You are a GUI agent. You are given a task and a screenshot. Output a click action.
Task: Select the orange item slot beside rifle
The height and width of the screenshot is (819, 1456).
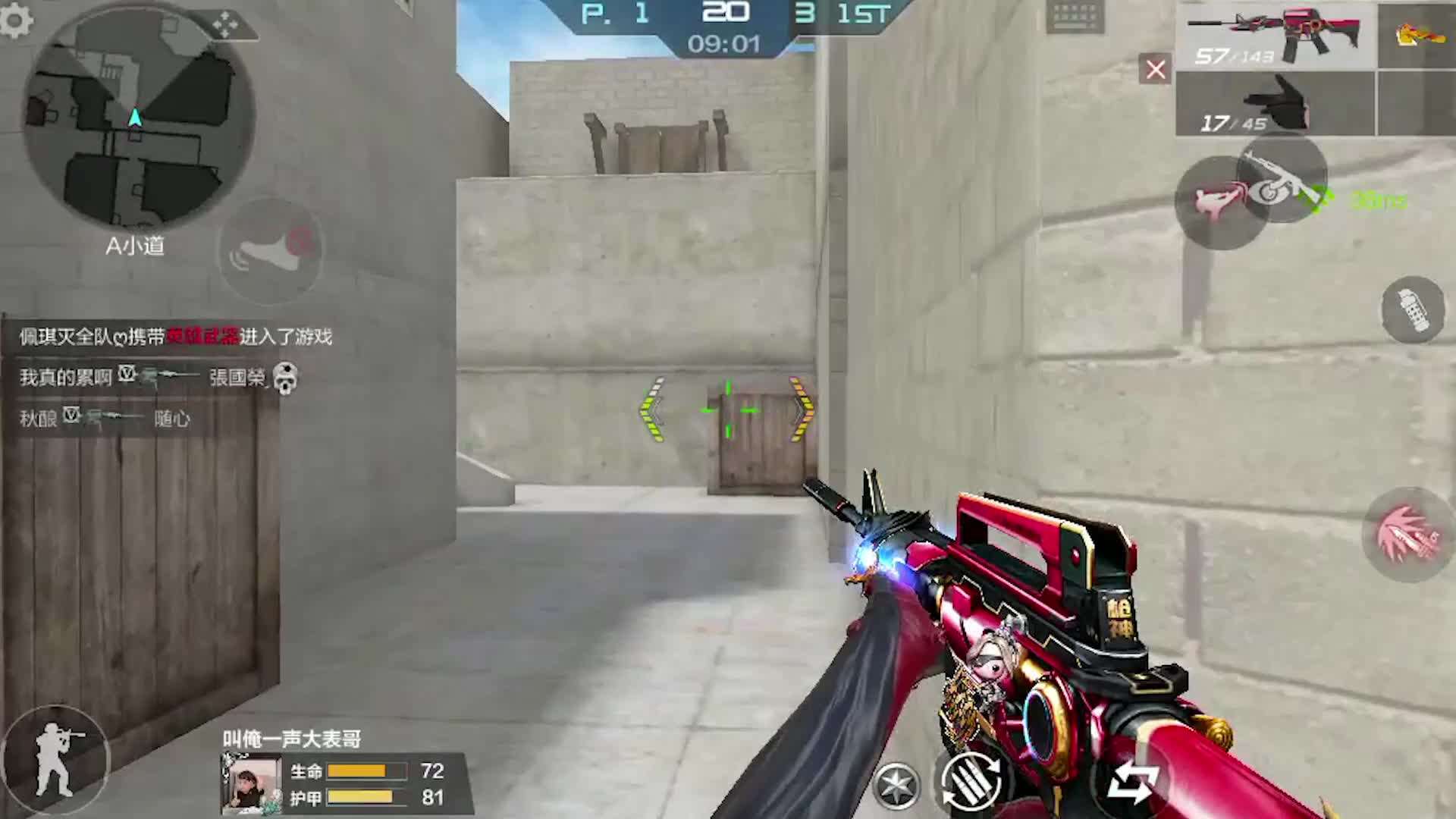(x=1417, y=35)
